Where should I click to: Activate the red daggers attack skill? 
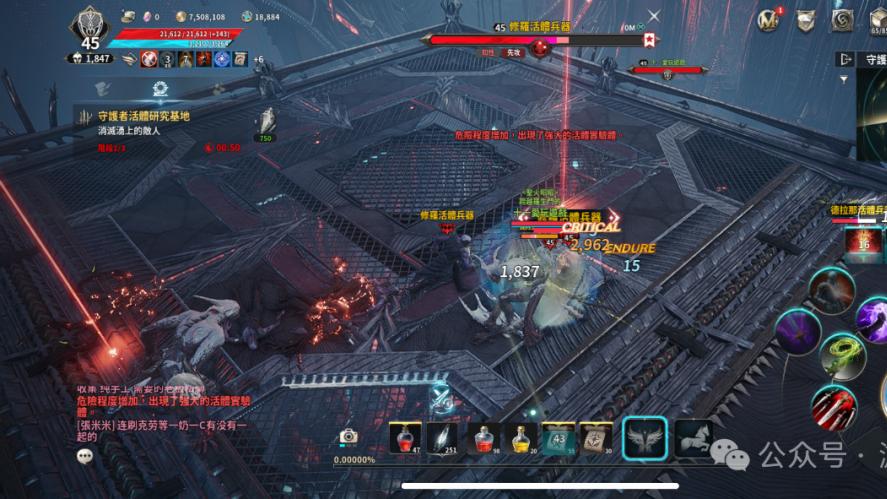(833, 408)
